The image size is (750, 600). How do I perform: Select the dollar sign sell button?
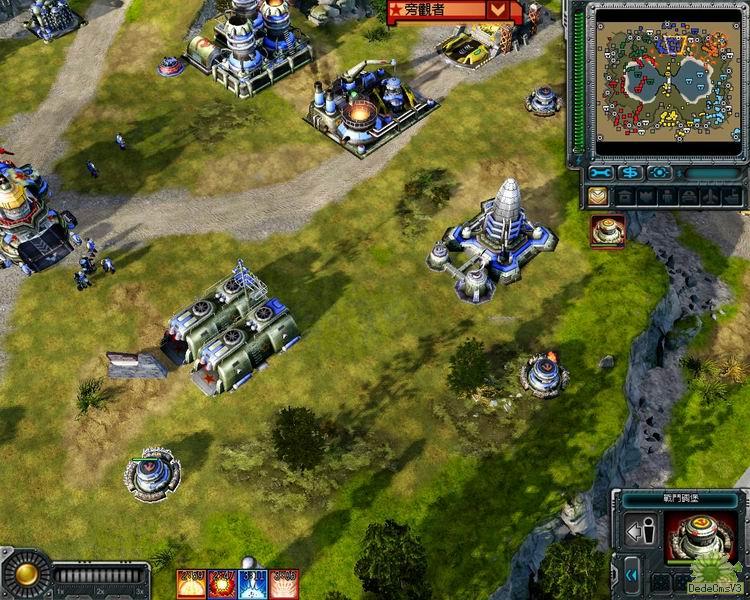[631, 172]
